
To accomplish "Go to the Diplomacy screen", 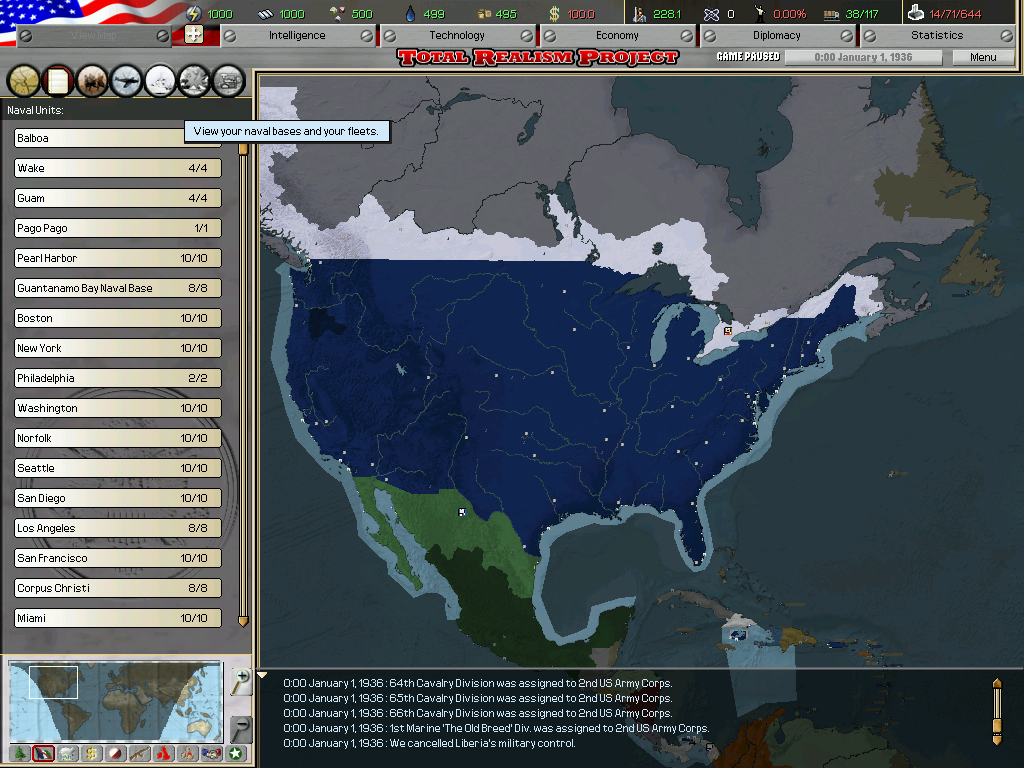I will [777, 35].
